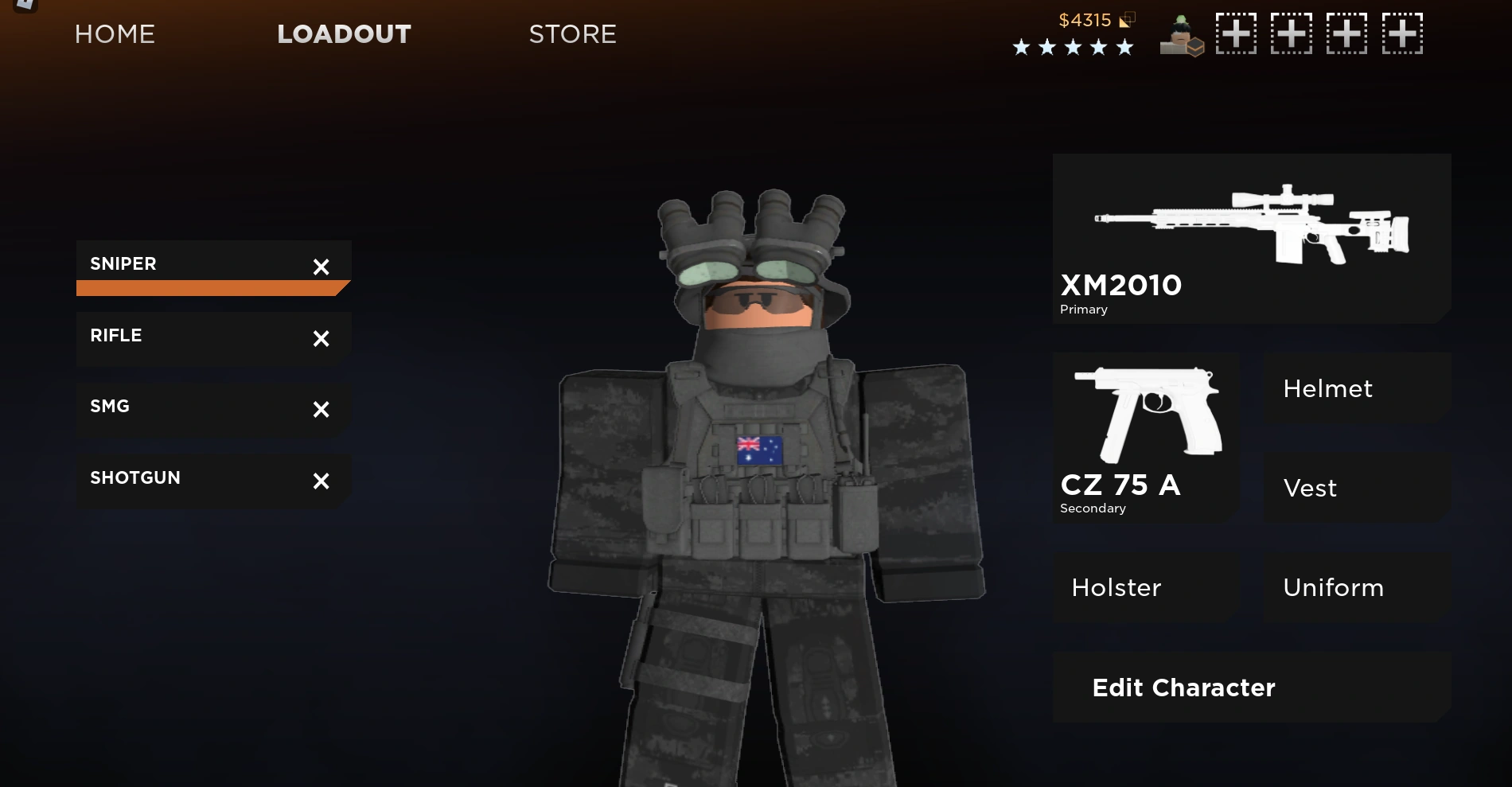Open the Helmet customization slot
This screenshot has width=1512, height=787.
click(x=1356, y=389)
